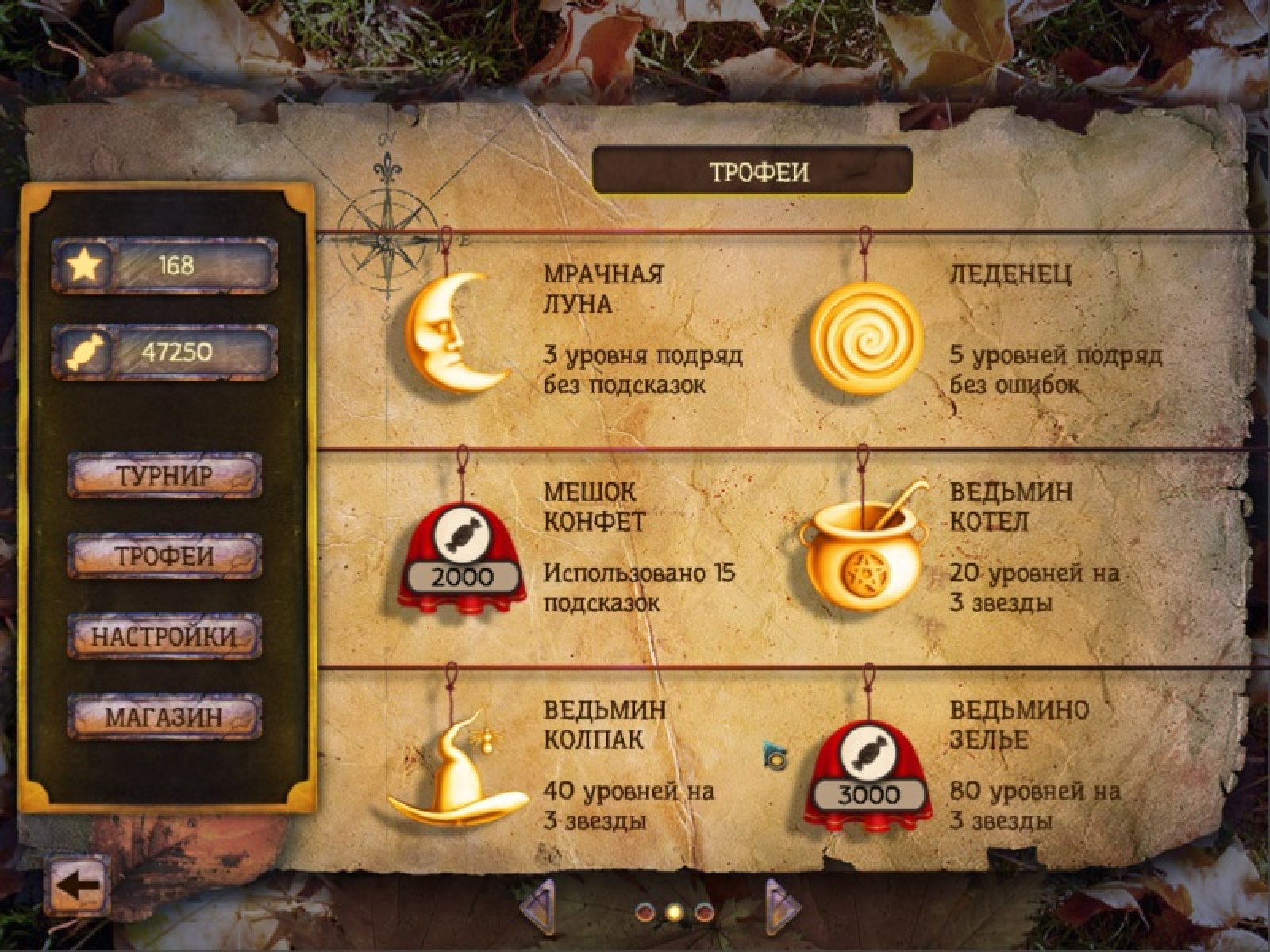Click the back arrow button
This screenshot has width=1270, height=952.
coord(76,885)
